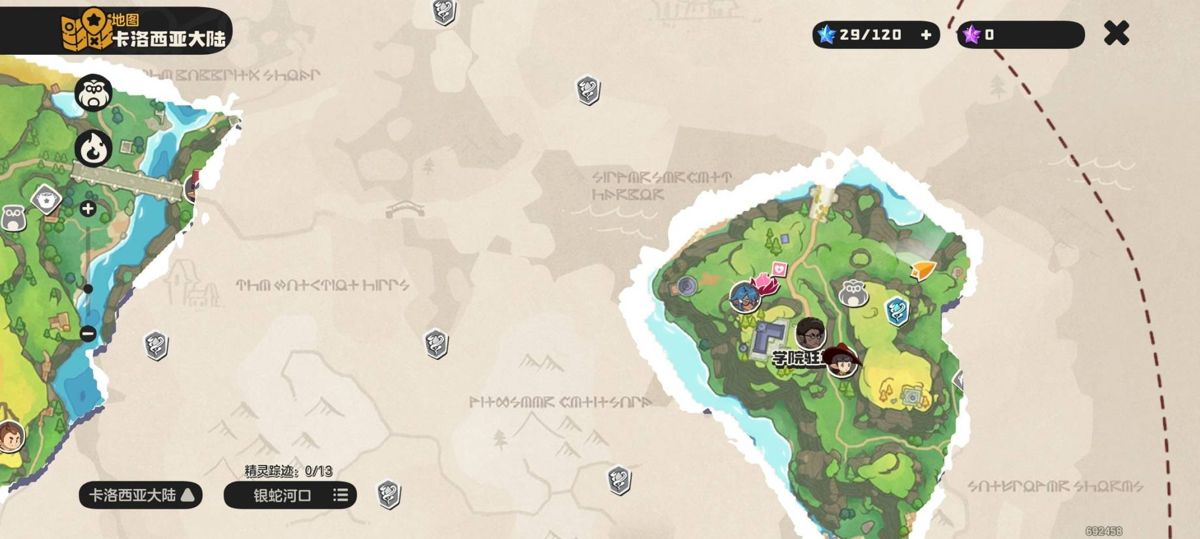The width and height of the screenshot is (1200, 539).
Task: Click the pink heart marker
Action: [x=777, y=272]
